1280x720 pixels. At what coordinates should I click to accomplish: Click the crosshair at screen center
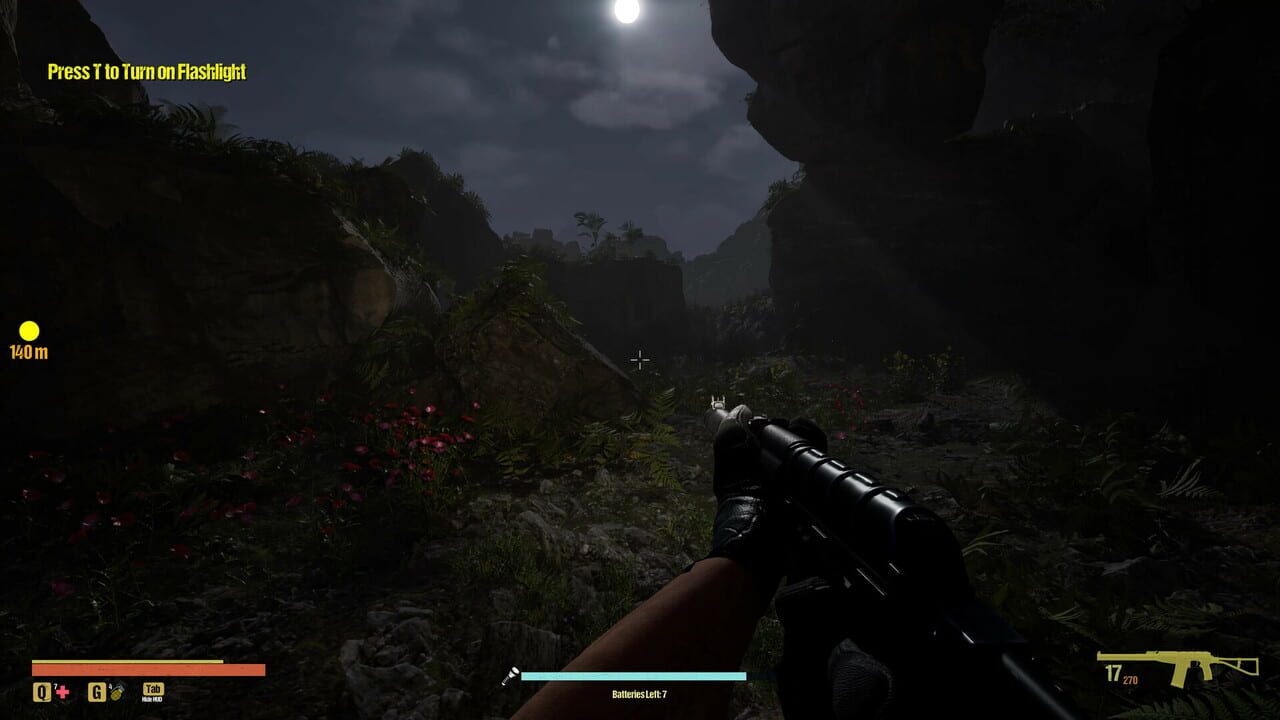coord(640,360)
